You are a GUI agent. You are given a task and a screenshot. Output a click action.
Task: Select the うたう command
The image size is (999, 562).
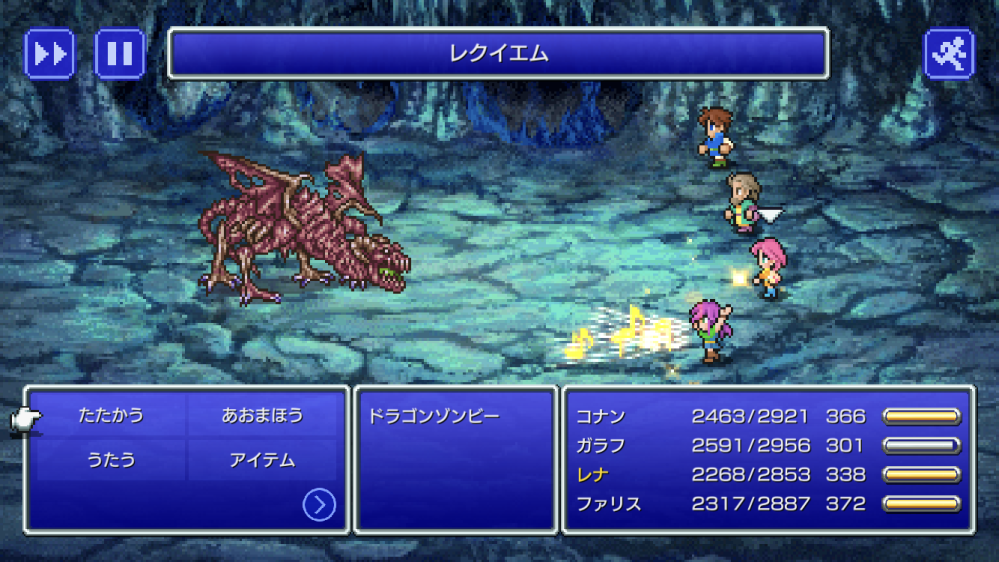[110, 461]
